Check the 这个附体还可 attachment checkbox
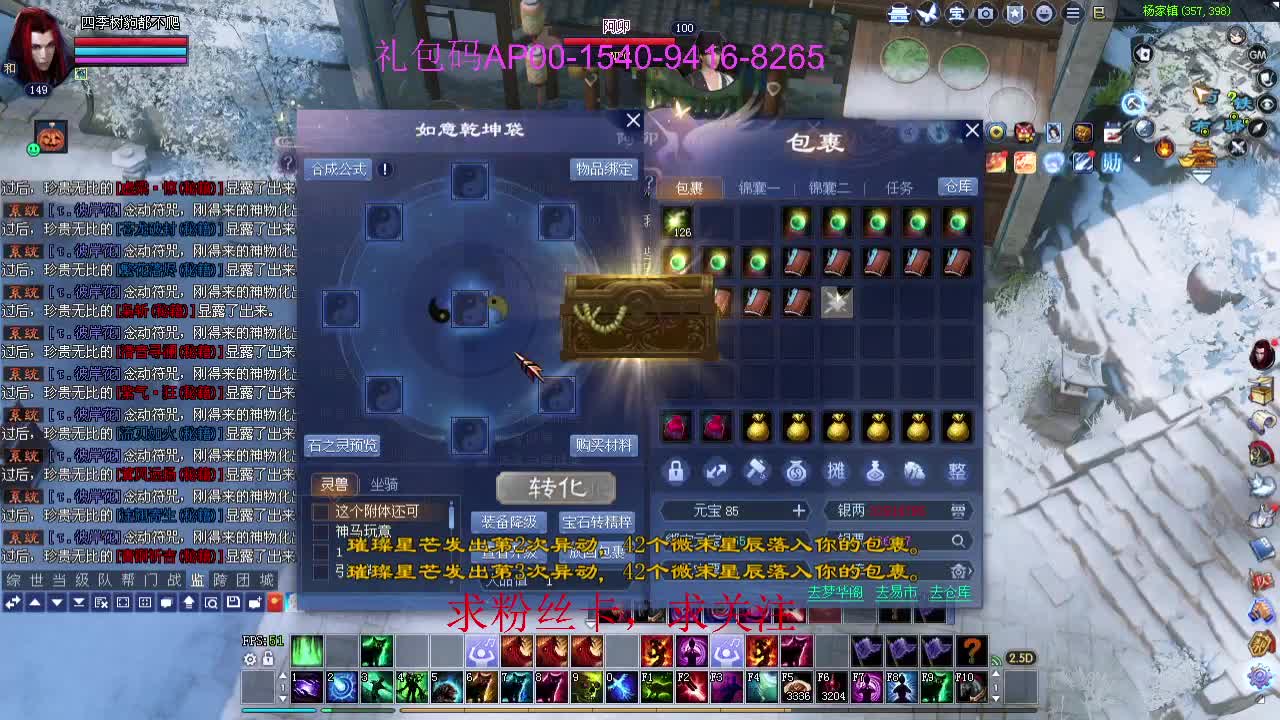The width and height of the screenshot is (1280, 720). pos(318,509)
